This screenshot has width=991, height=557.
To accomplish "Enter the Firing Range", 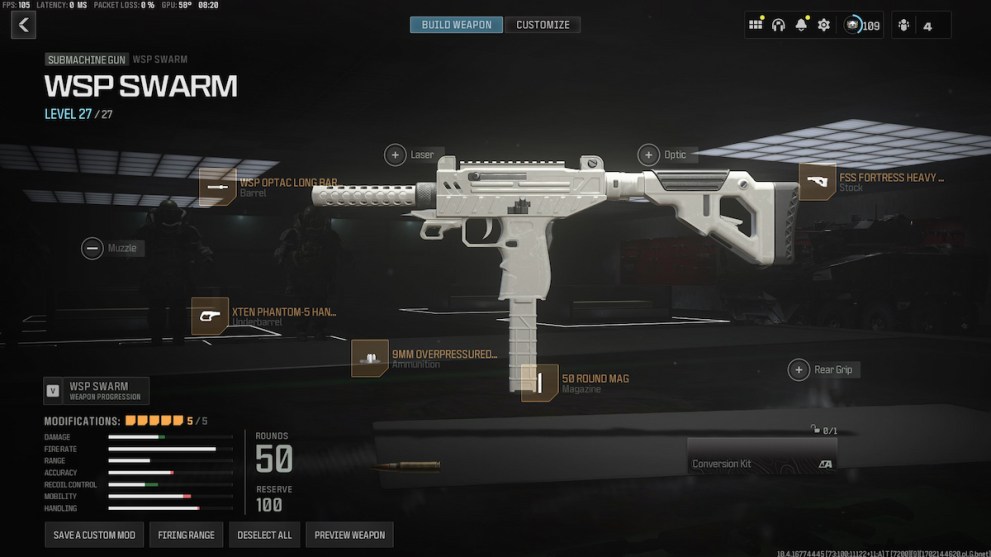I will (x=186, y=535).
